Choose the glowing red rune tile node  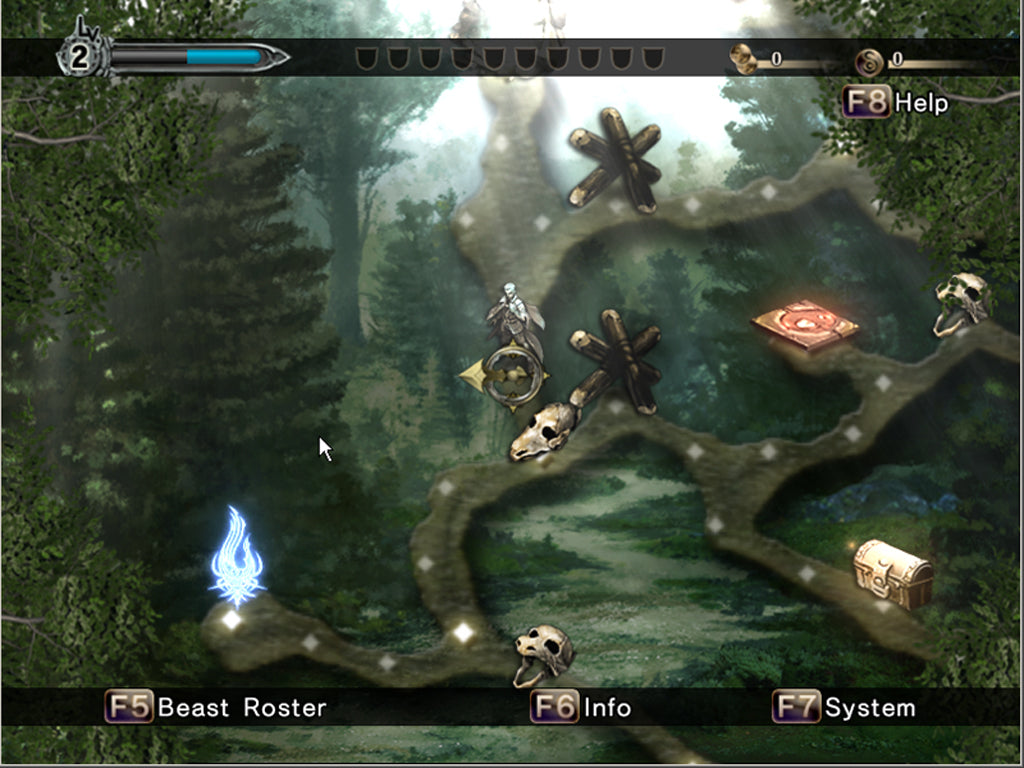(805, 323)
